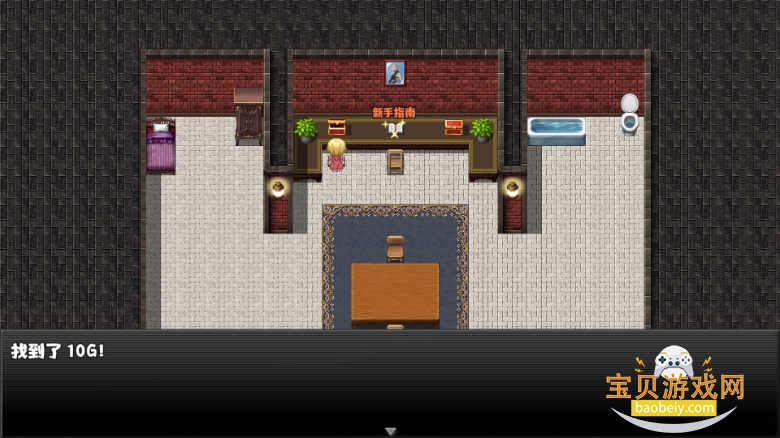Image resolution: width=780 pixels, height=438 pixels.
Task: Advance the dialogue using the down arrow
Action: pos(390,431)
